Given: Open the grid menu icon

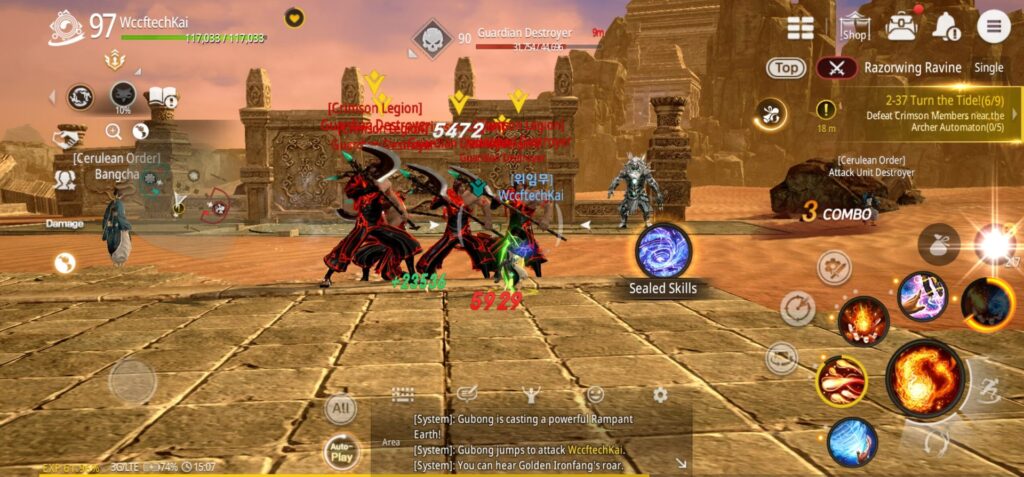Looking at the screenshot, I should point(800,27).
